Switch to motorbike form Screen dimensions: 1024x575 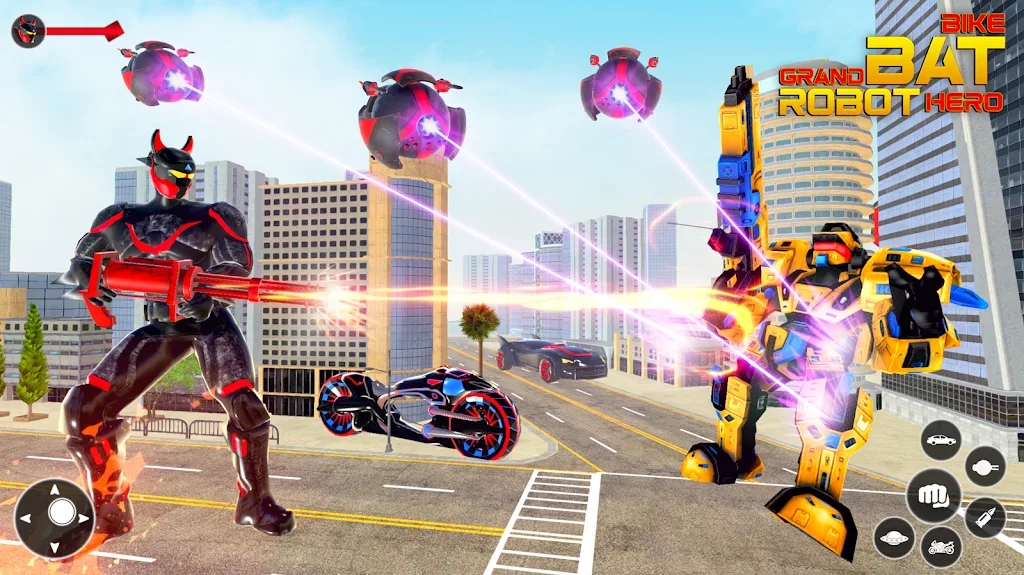(940, 547)
